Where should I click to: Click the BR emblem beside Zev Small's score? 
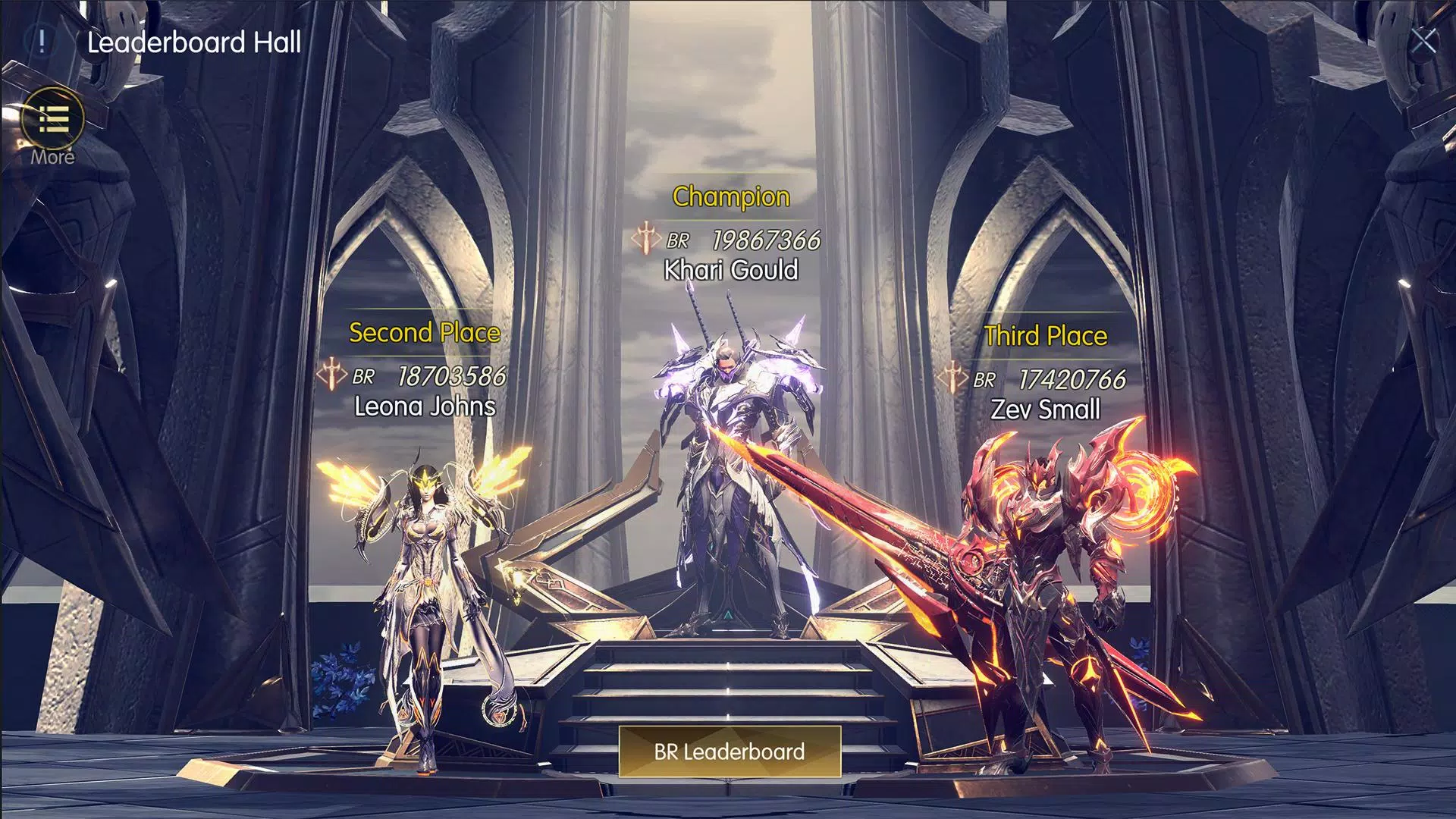955,379
